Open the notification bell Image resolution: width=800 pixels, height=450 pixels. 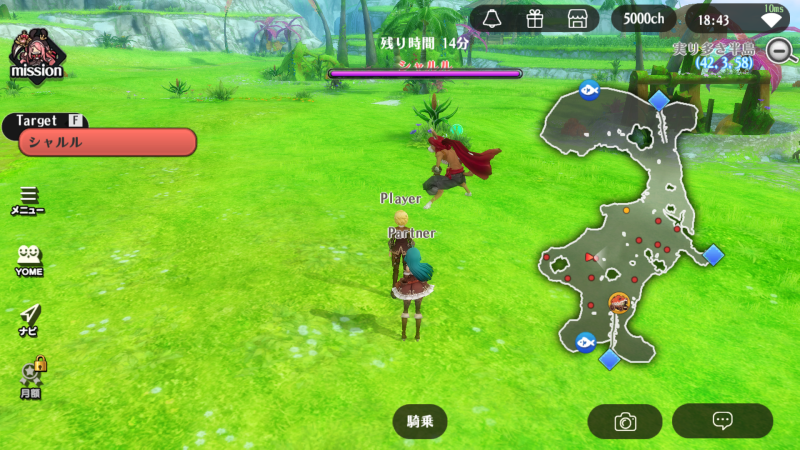[x=491, y=19]
